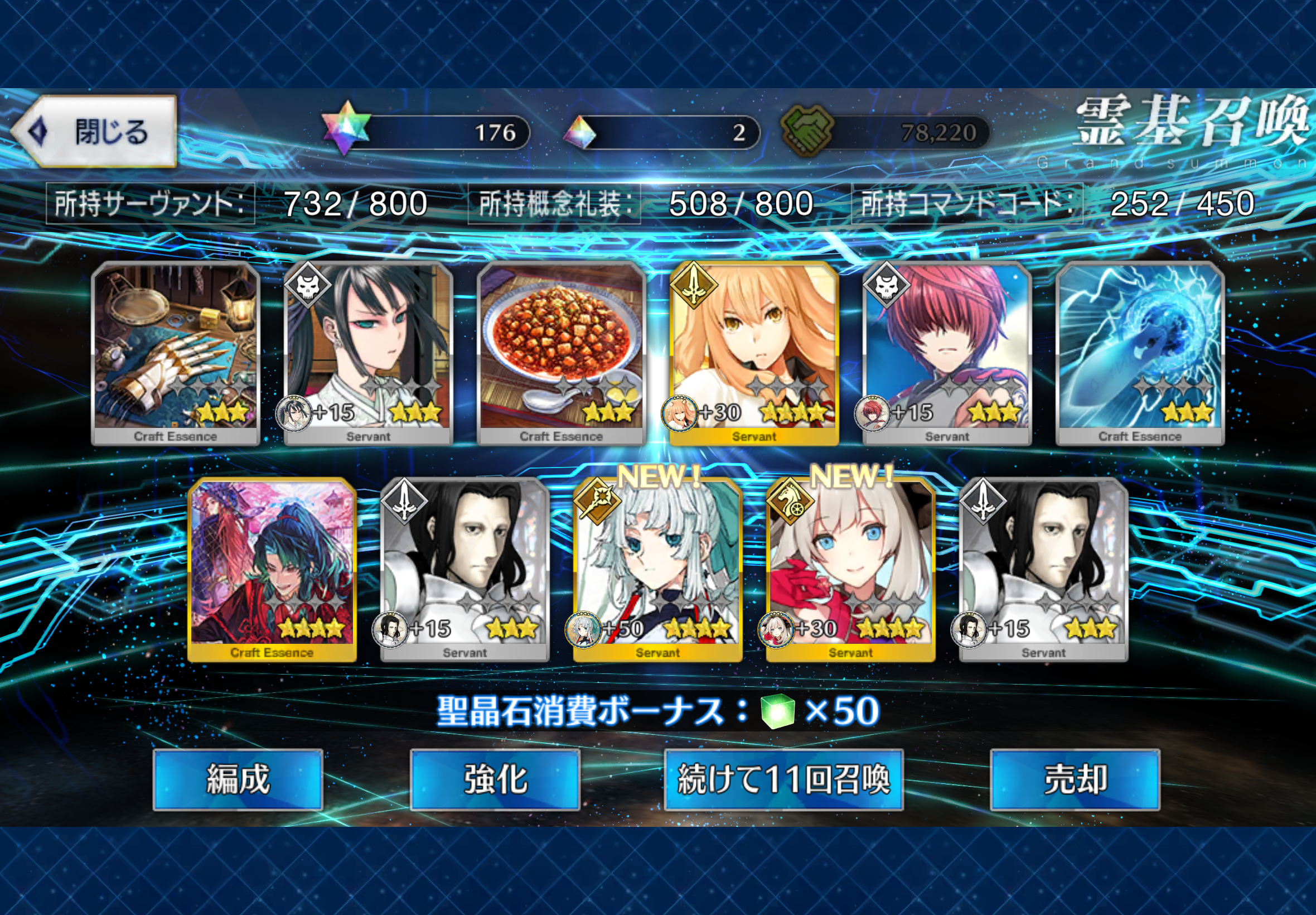The image size is (1316, 915).
Task: Go to 強化 enhancement menu
Action: [495, 779]
